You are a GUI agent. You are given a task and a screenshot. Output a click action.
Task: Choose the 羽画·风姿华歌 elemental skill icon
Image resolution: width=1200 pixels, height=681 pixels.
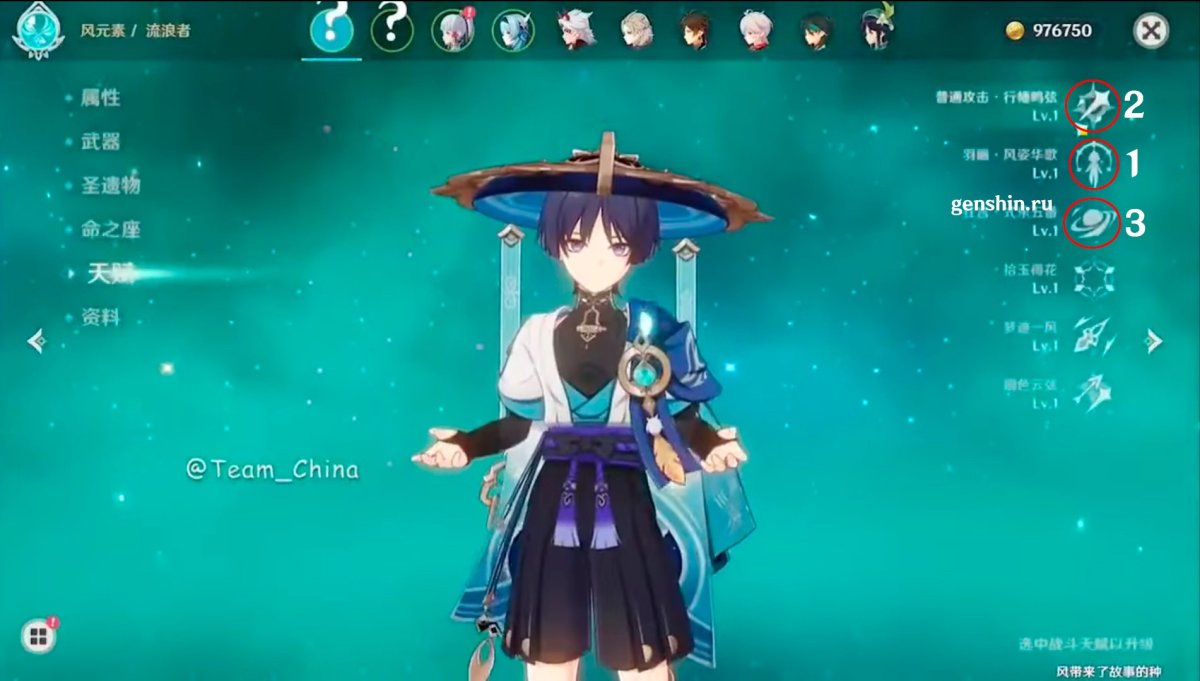pyautogui.click(x=1092, y=164)
